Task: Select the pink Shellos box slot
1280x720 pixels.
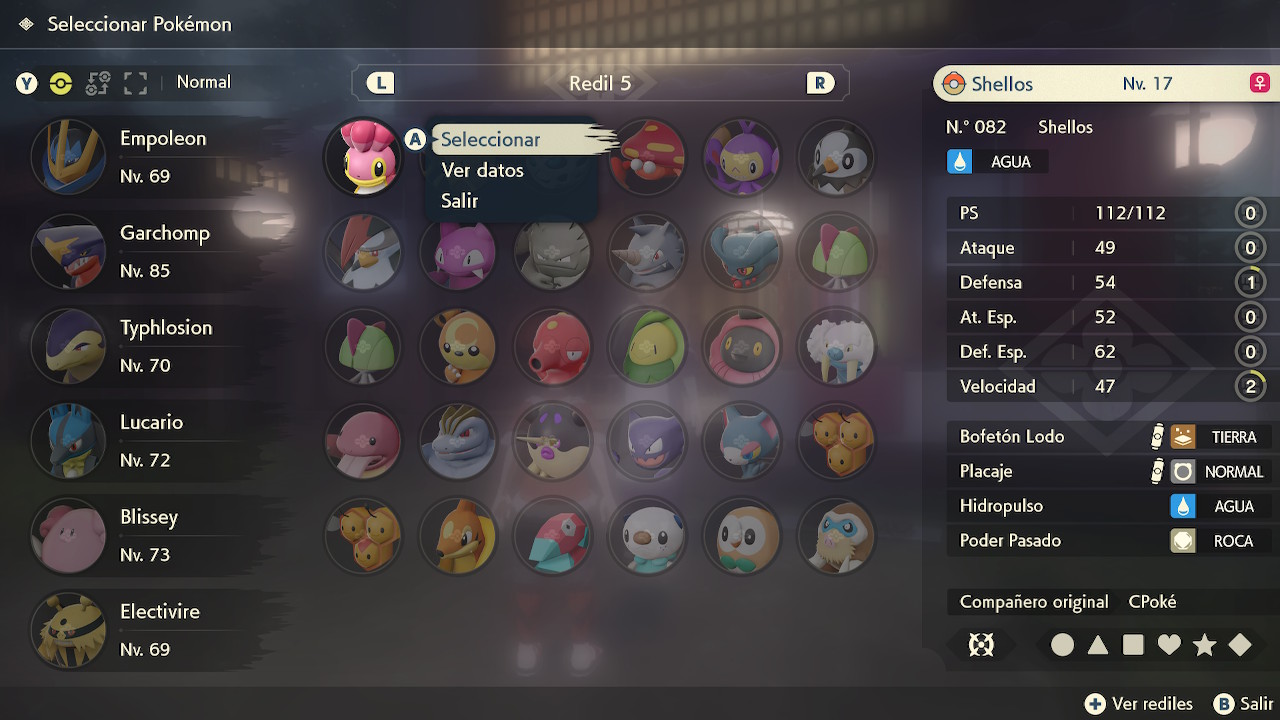Action: (x=363, y=158)
